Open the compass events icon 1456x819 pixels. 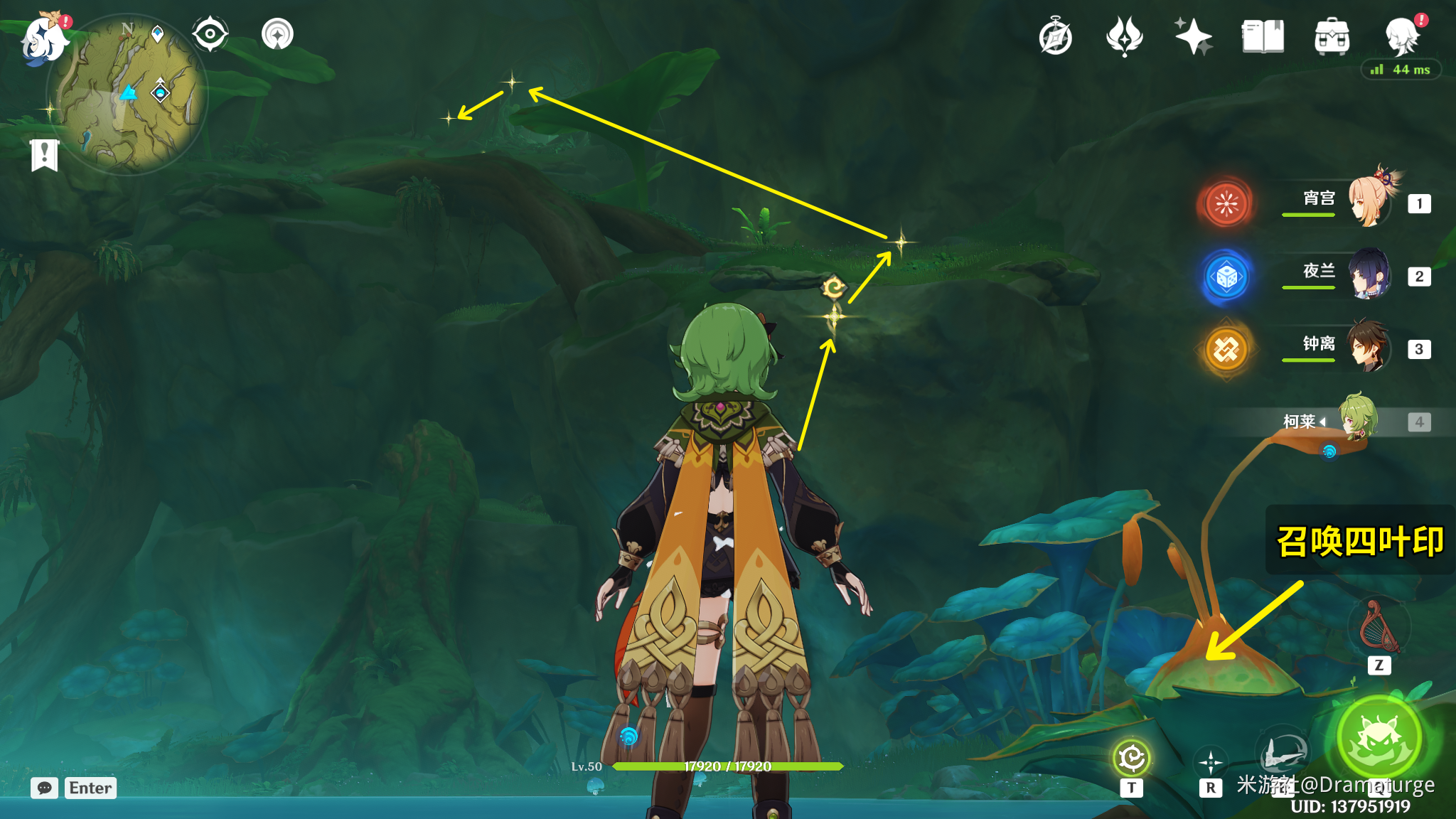(x=1055, y=37)
